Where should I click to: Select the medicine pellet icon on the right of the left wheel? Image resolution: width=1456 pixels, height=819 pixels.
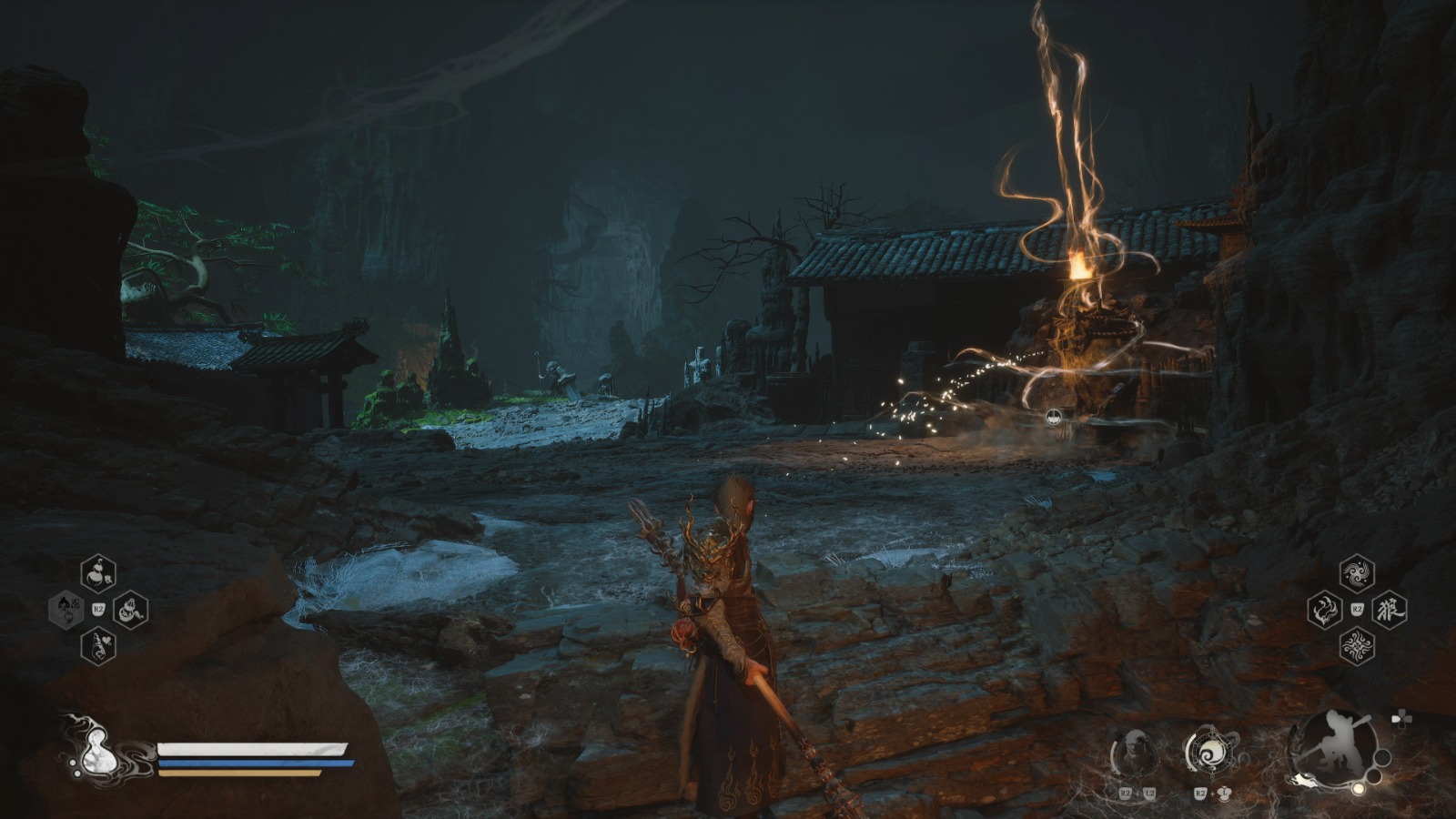130,612
